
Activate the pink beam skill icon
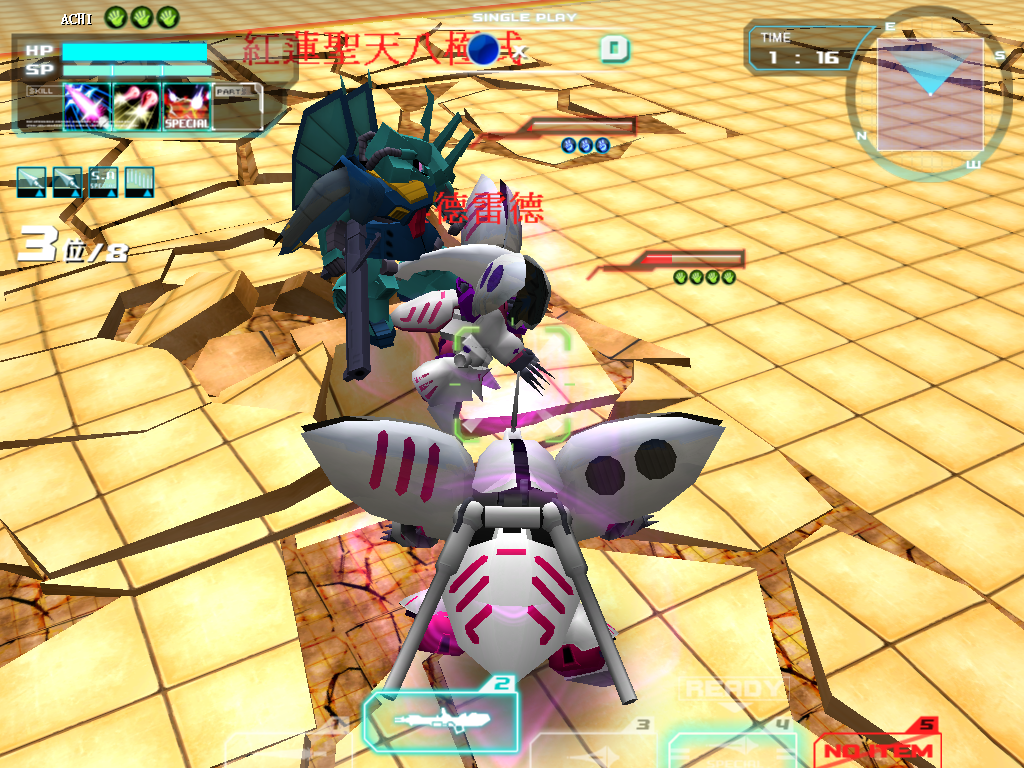point(87,107)
